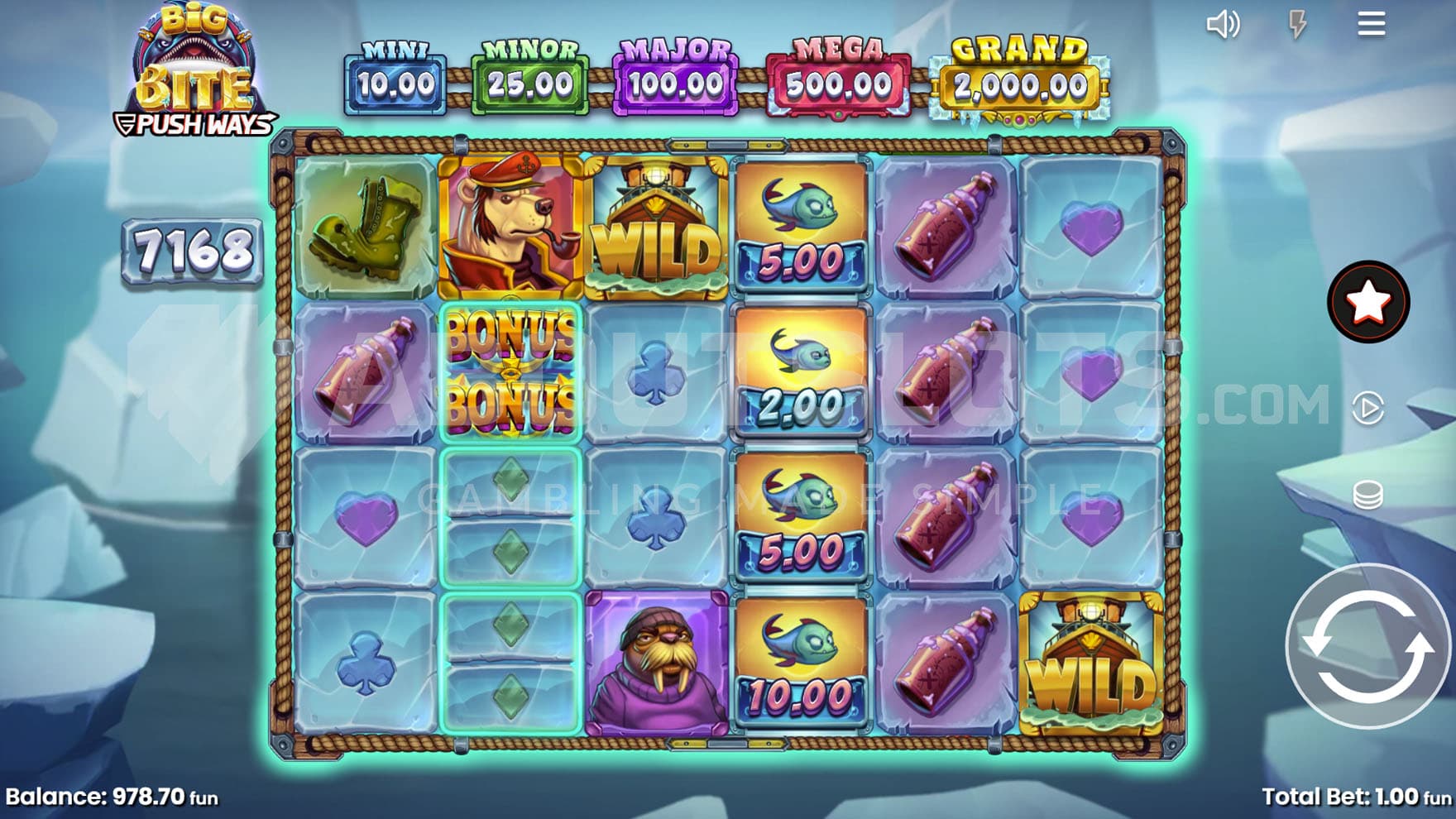The width and height of the screenshot is (1456, 819).
Task: Activate the lightning bolt turbo mode
Action: click(1297, 24)
